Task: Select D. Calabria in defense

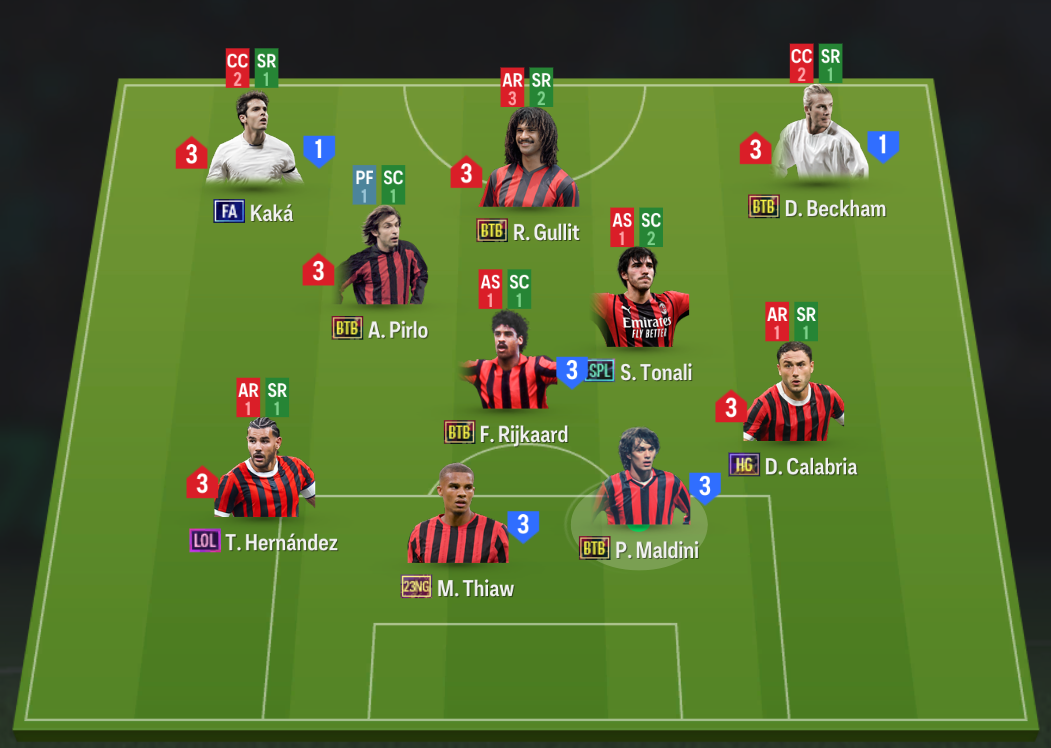Action: tap(793, 396)
